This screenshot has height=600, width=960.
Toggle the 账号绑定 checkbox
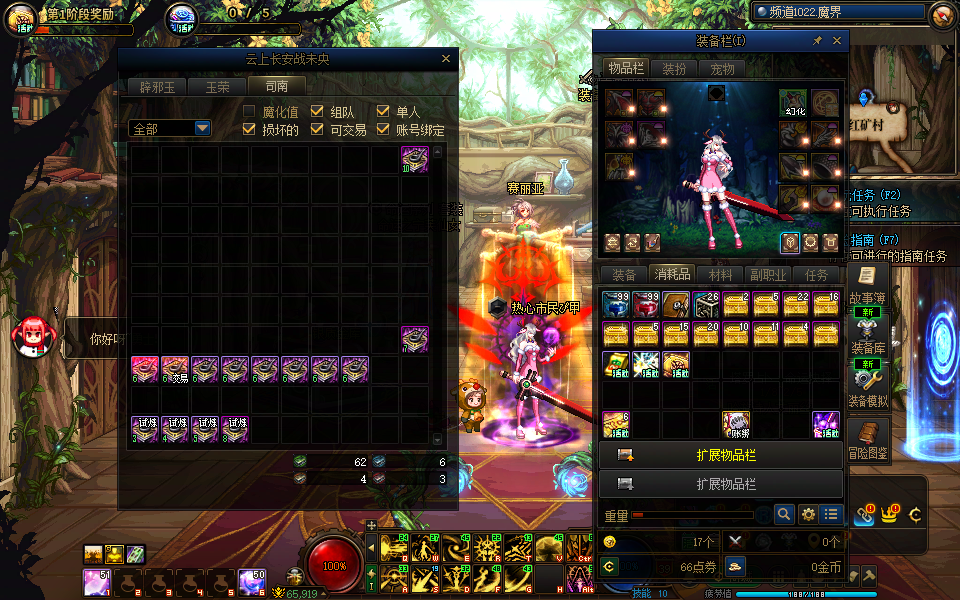pyautogui.click(x=384, y=129)
